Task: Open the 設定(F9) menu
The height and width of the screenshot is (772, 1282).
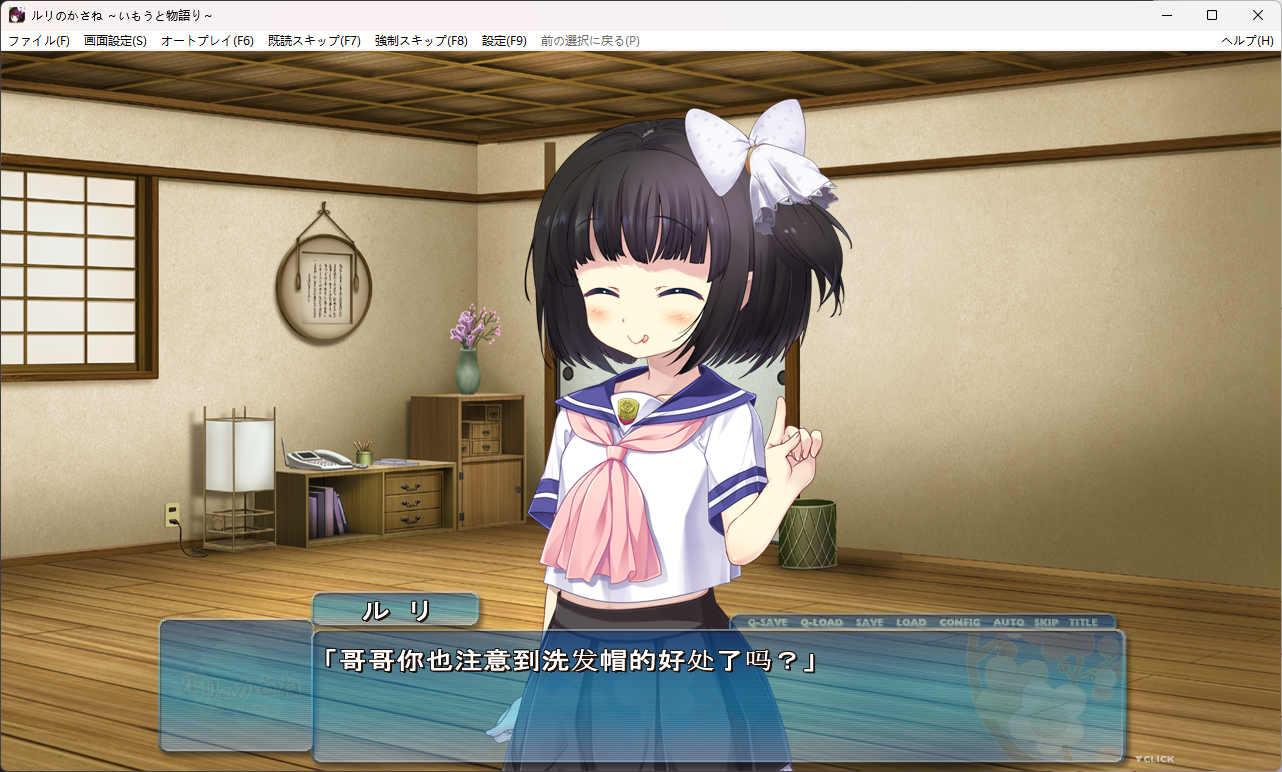Action: 504,41
